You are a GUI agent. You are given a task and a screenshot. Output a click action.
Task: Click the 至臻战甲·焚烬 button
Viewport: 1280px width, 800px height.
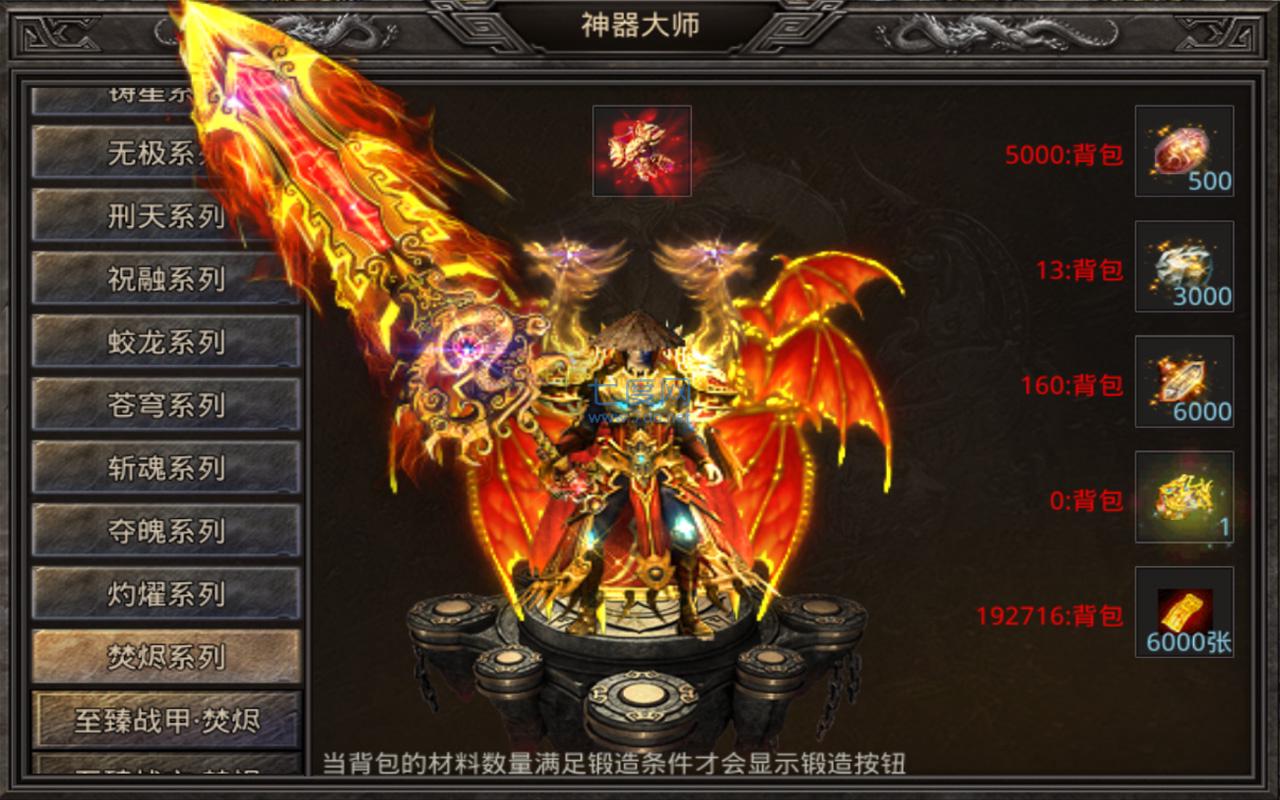click(x=165, y=720)
